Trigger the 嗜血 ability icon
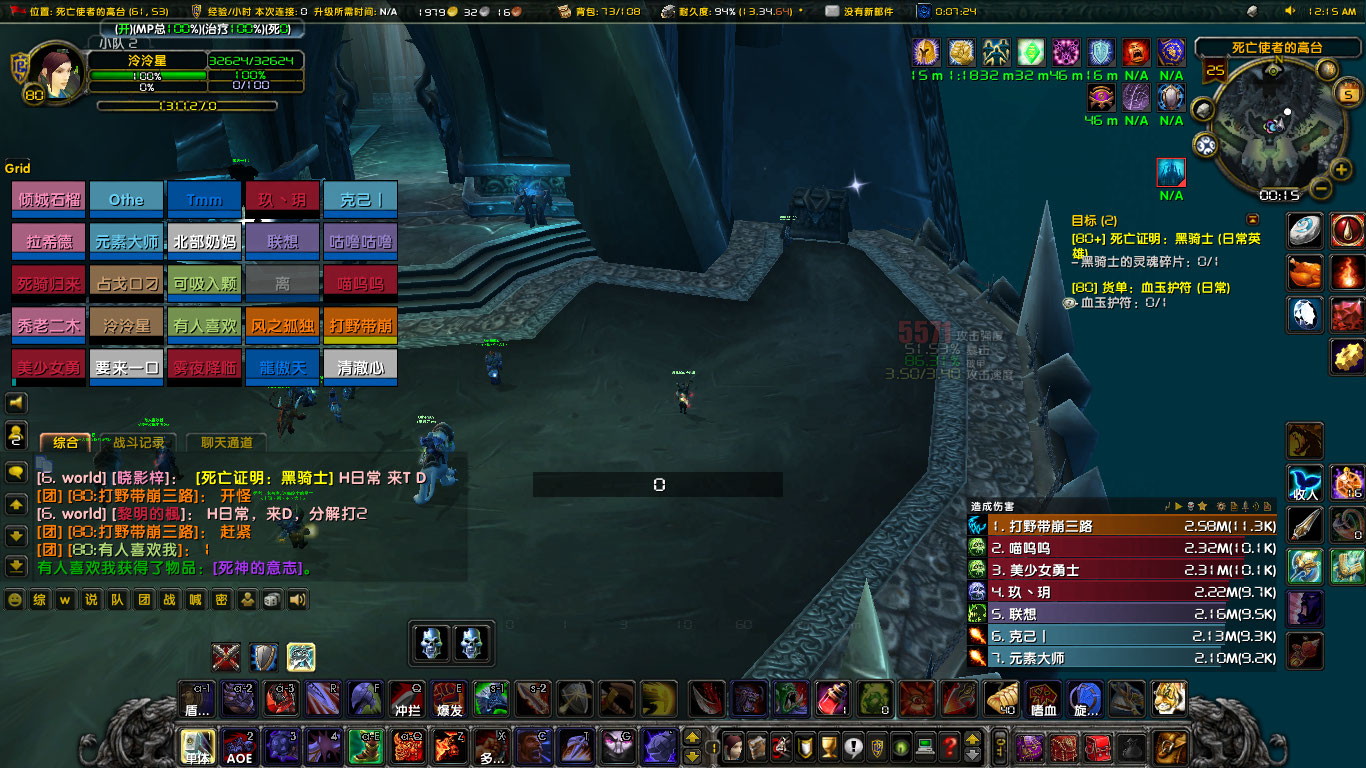Viewport: 1366px width, 768px height. pyautogui.click(x=1044, y=698)
